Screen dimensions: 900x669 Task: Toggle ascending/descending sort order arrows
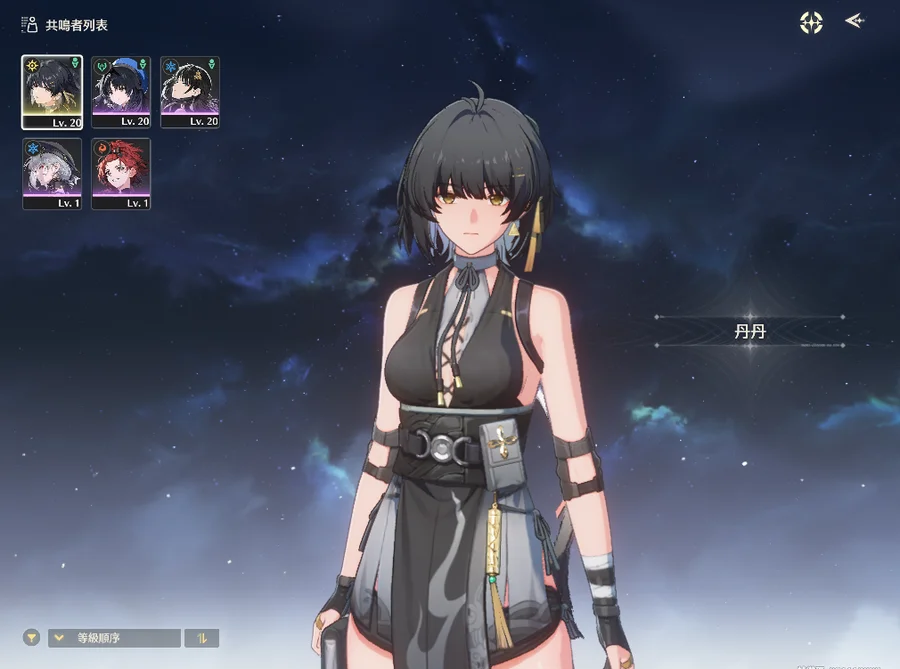(202, 638)
